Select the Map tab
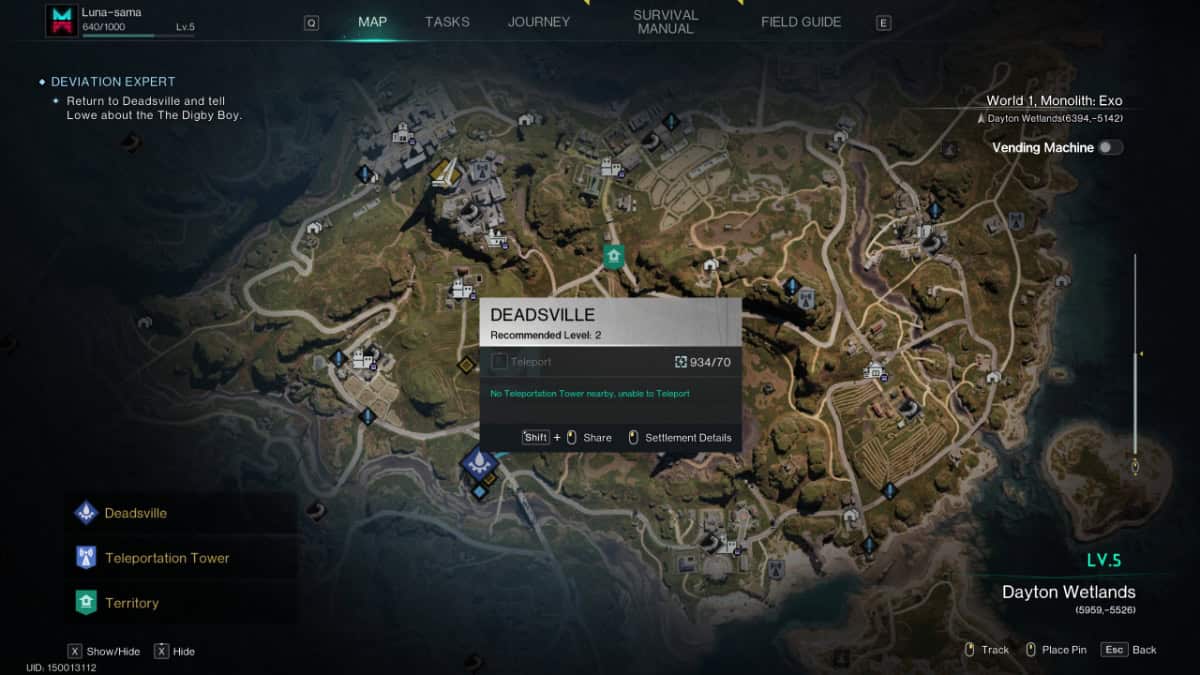 (372, 22)
